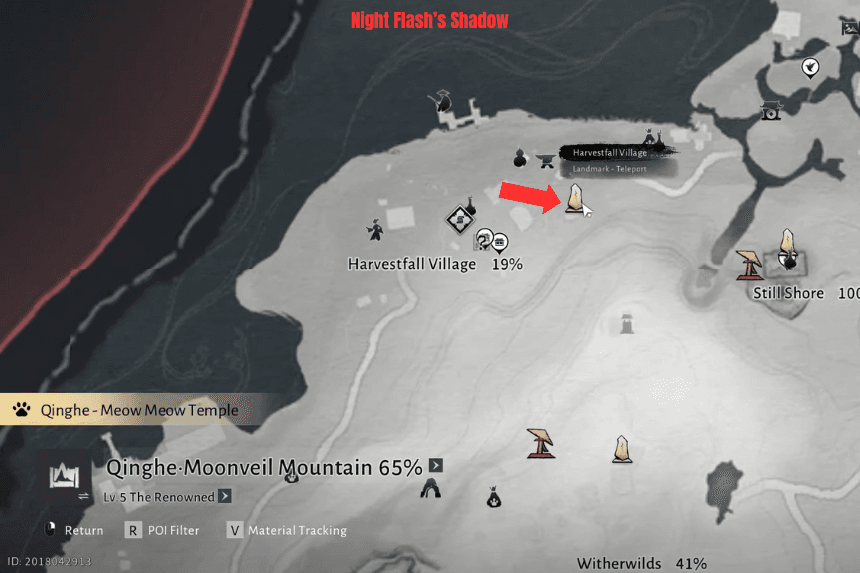The height and width of the screenshot is (573, 860).
Task: Select the diamond-shaped quest marker
Action: point(459,217)
